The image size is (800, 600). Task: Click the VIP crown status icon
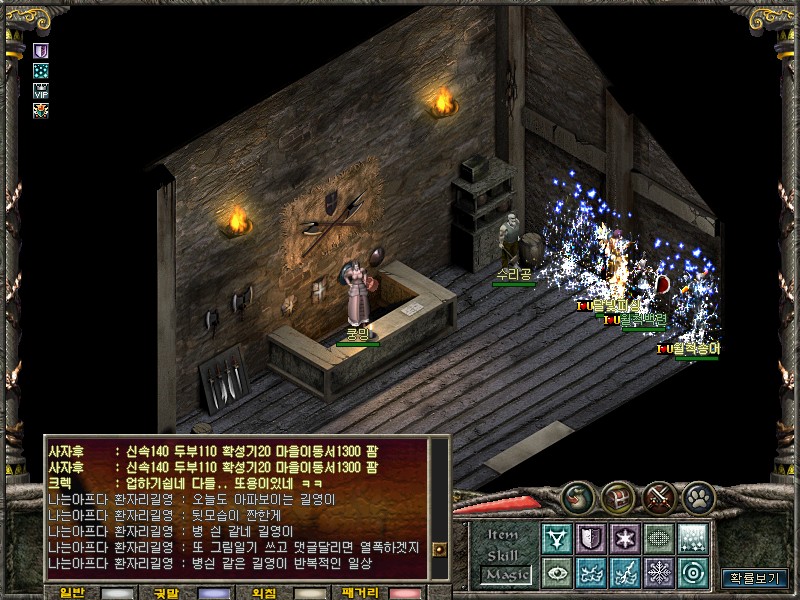41,90
